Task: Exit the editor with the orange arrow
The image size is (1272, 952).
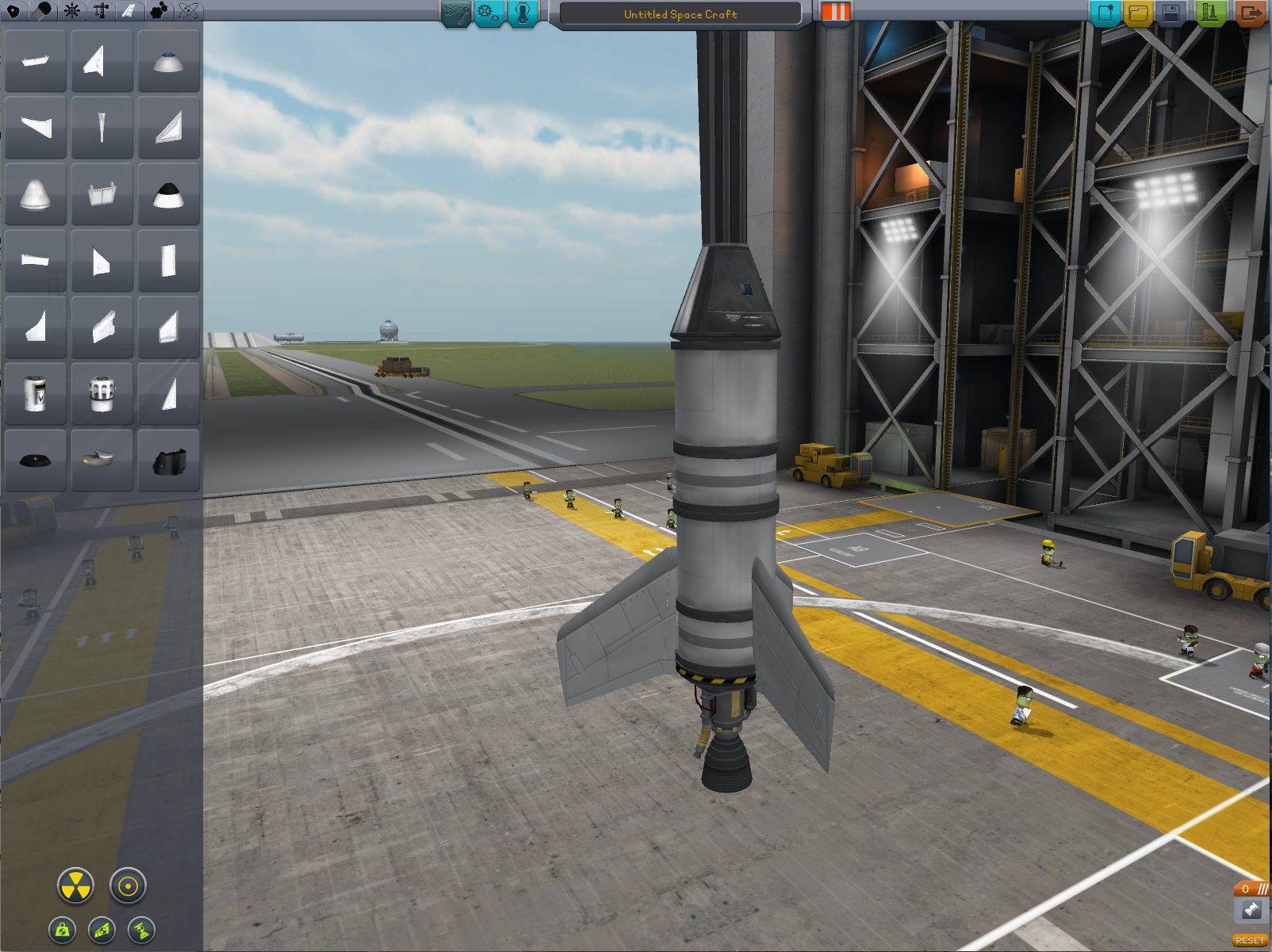Action: [x=1251, y=13]
